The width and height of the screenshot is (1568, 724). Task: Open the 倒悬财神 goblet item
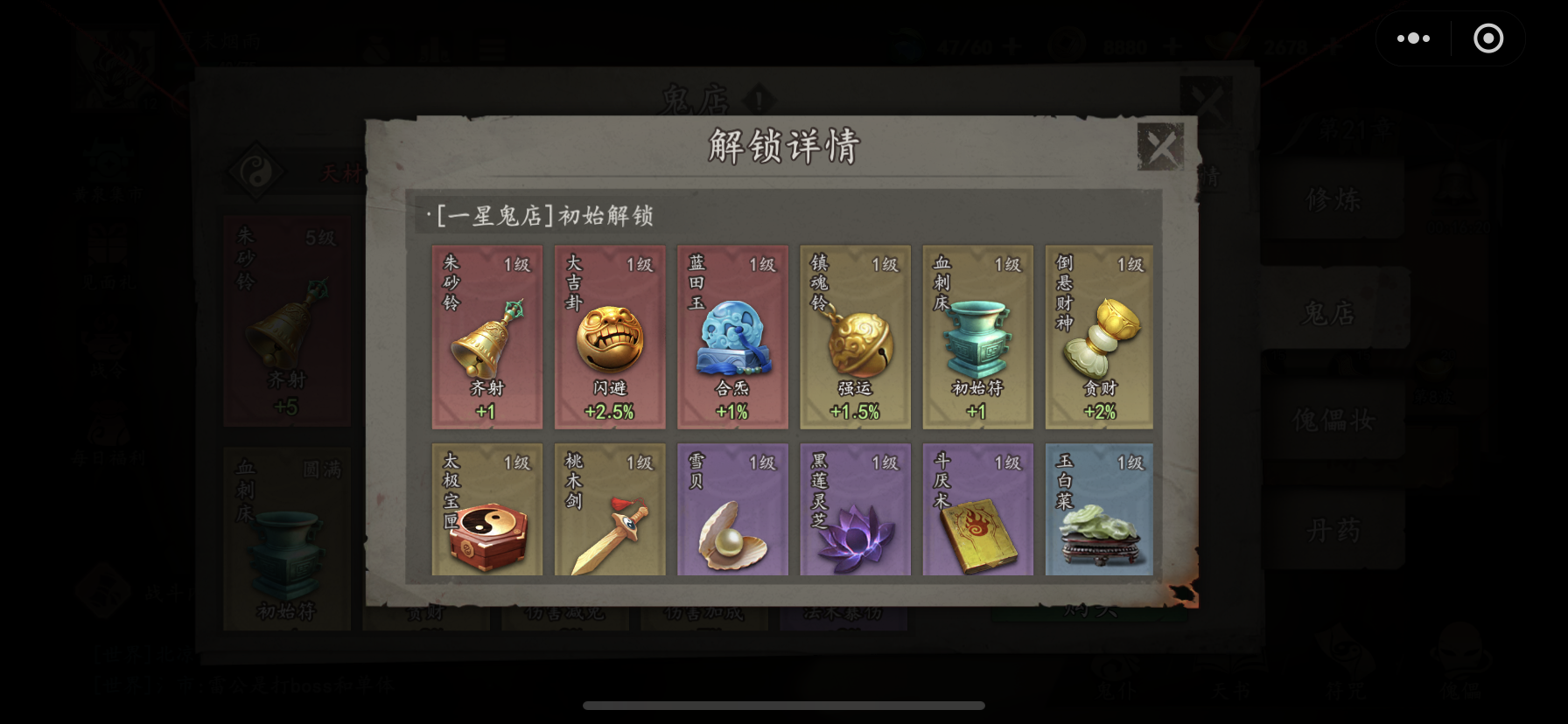coord(1099,337)
